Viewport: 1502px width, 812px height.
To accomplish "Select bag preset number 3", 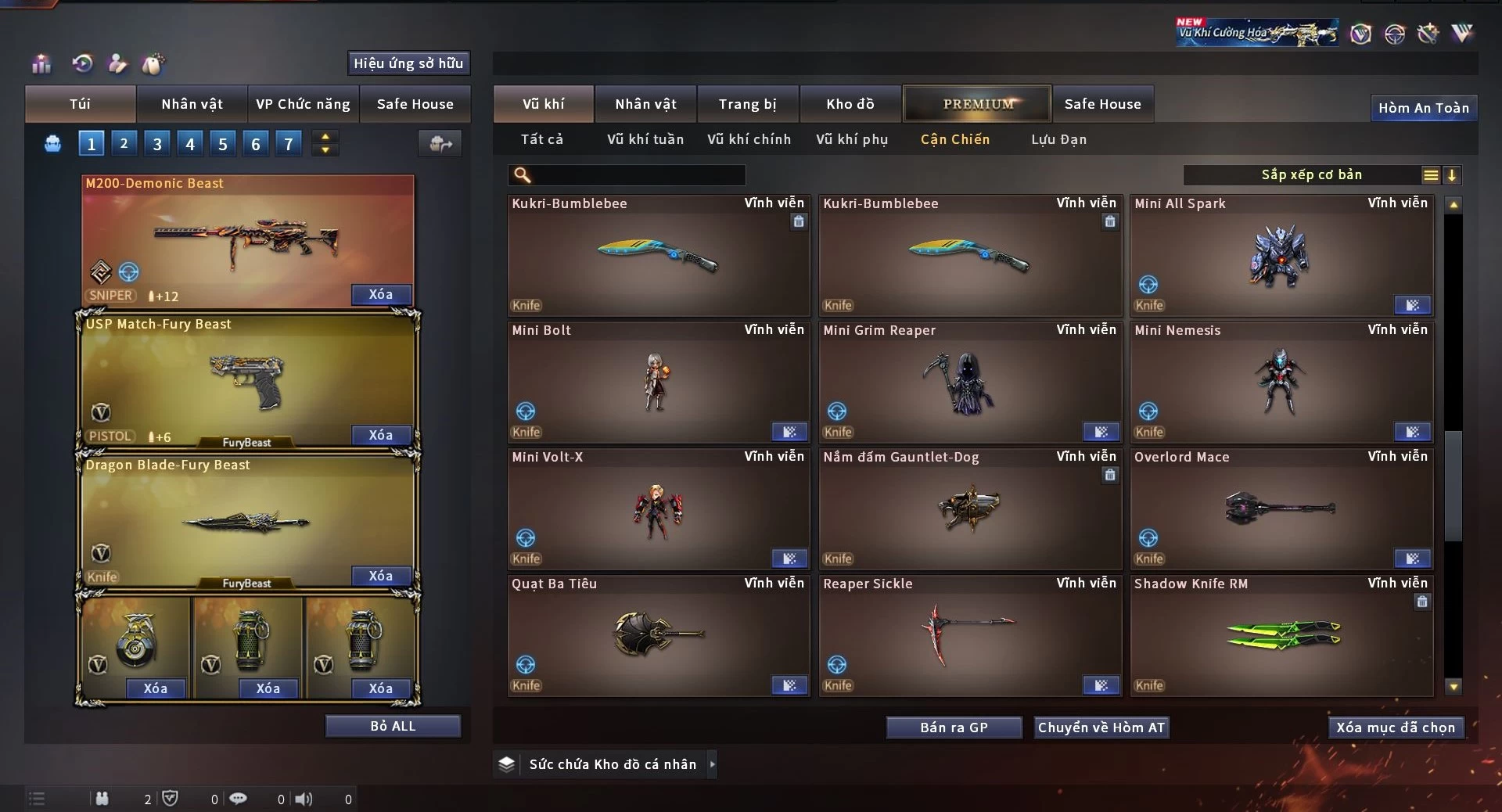I will [157, 144].
